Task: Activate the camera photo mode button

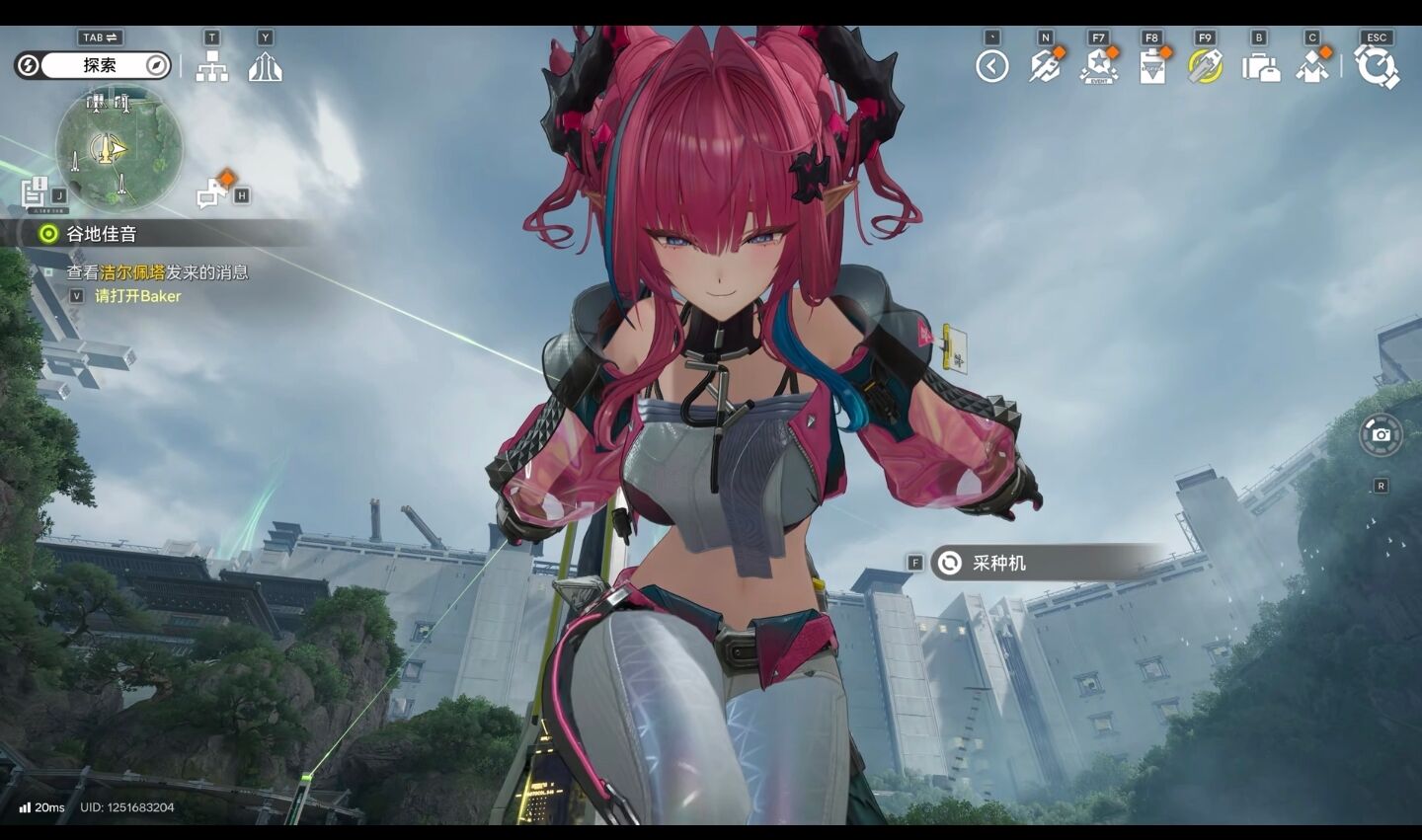Action: pos(1381,435)
